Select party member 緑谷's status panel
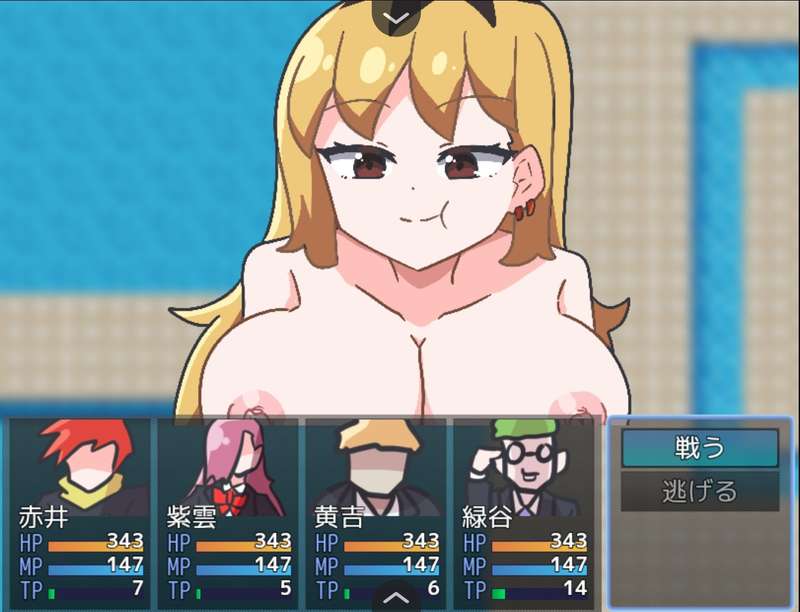800x612 pixels. [x=527, y=511]
